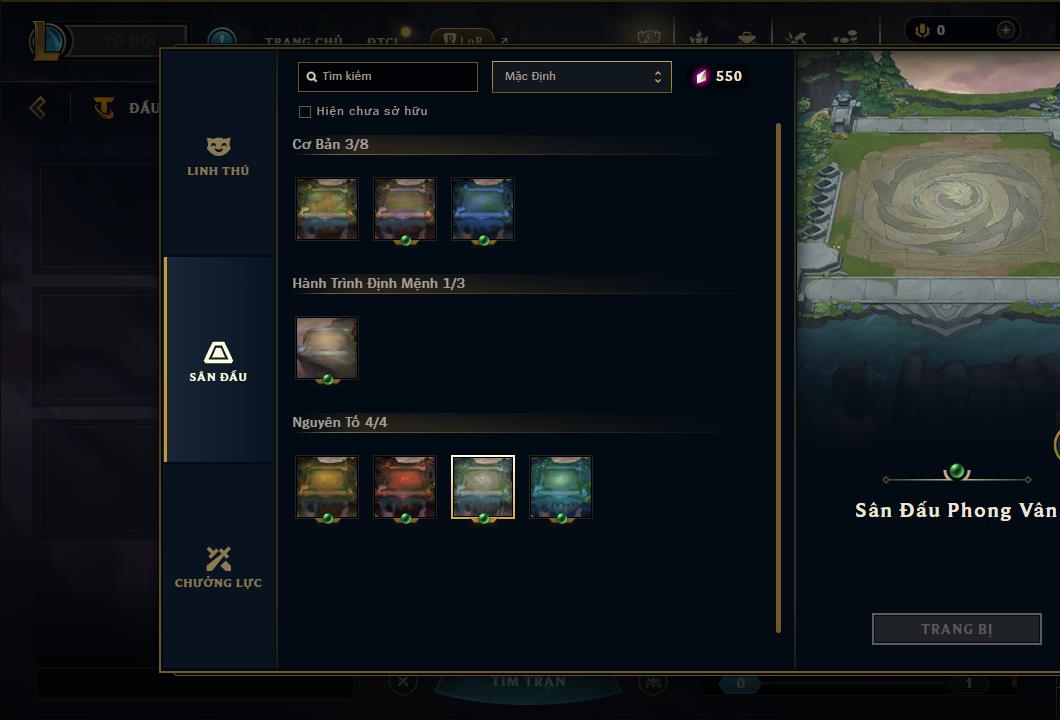Click the Tìm kiếm search field
Image resolution: width=1060 pixels, height=720 pixels.
tap(388, 77)
